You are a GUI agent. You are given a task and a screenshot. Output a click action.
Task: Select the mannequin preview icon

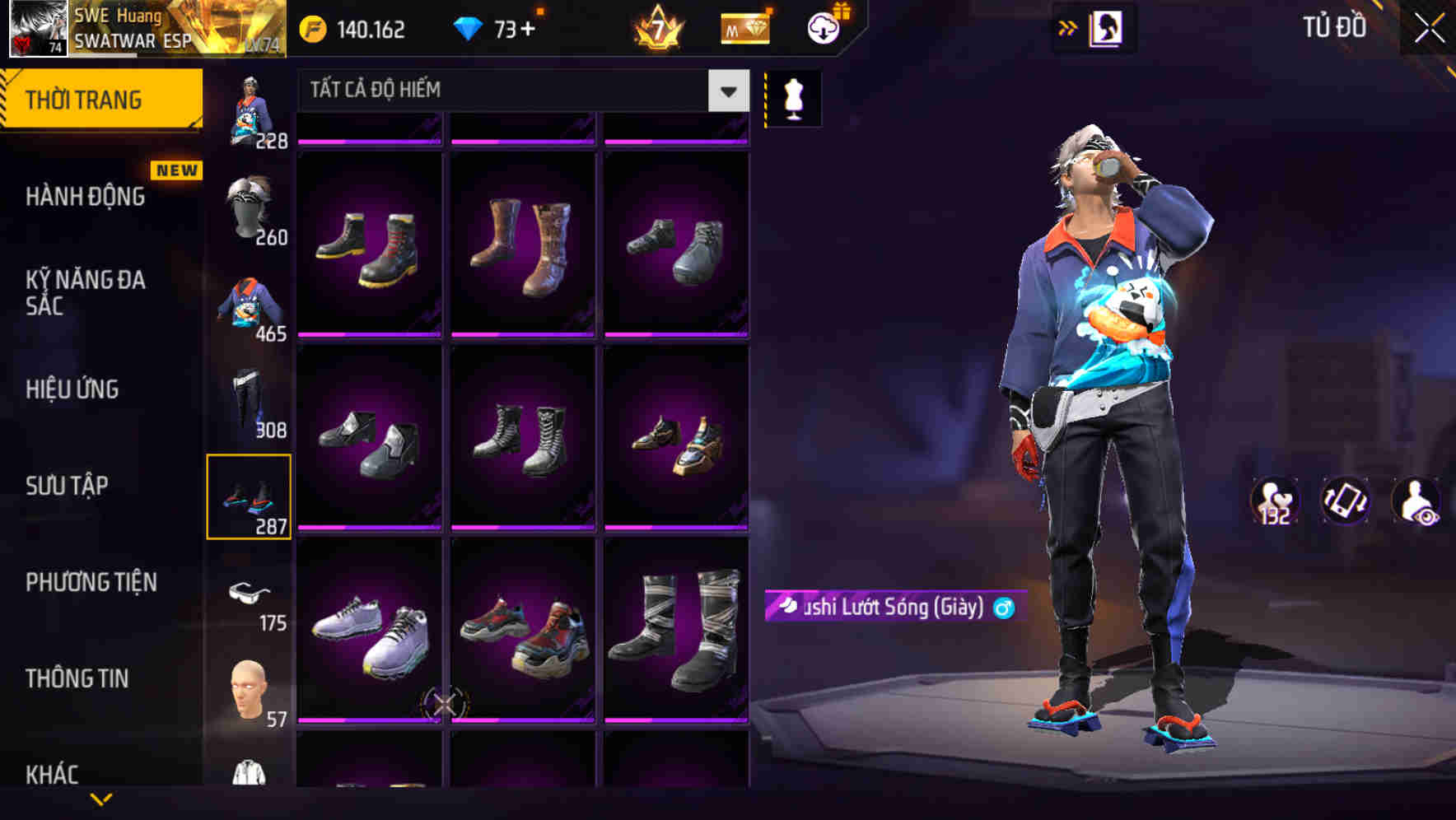792,97
